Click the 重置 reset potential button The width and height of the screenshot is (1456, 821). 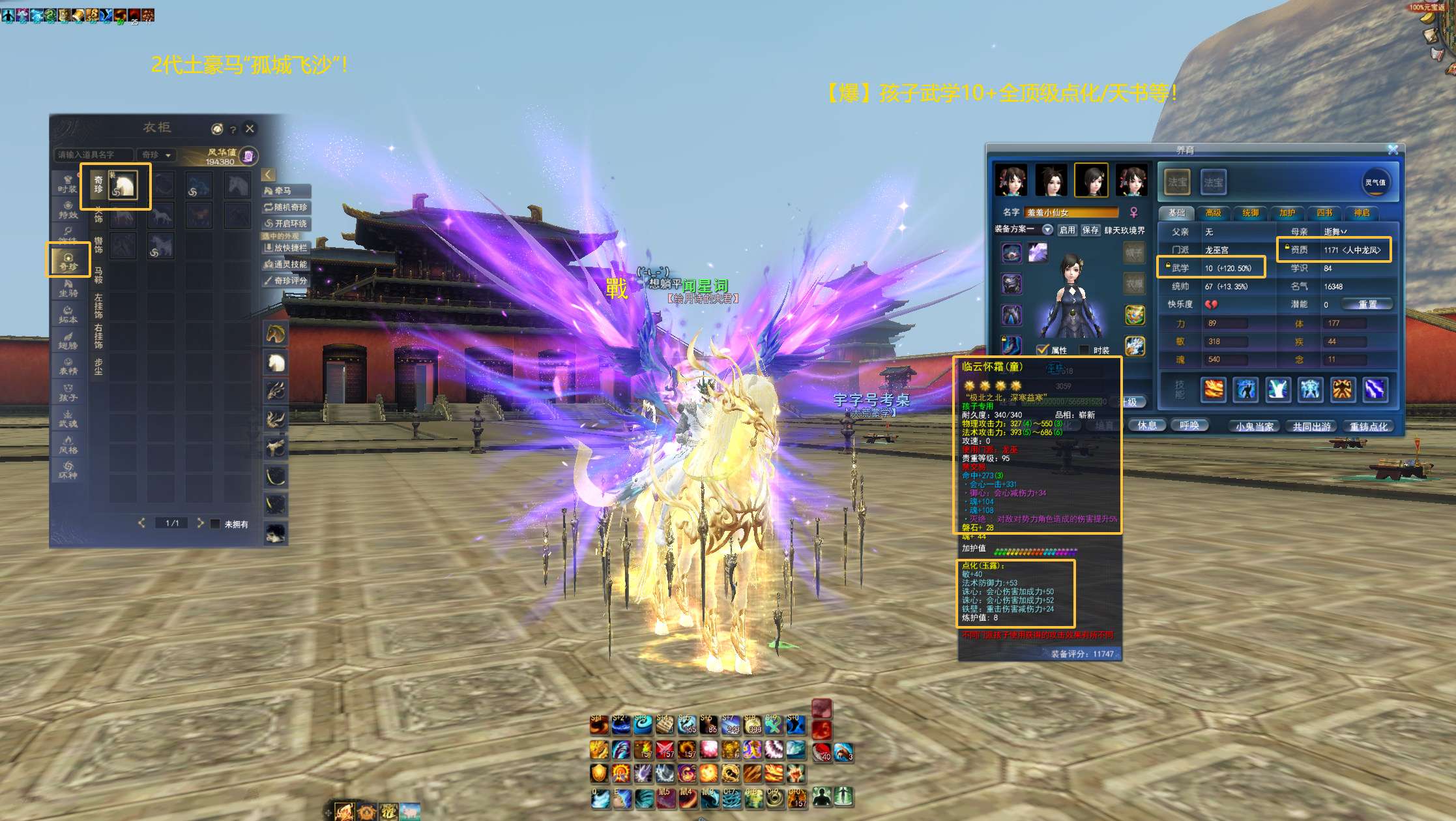click(x=1367, y=305)
